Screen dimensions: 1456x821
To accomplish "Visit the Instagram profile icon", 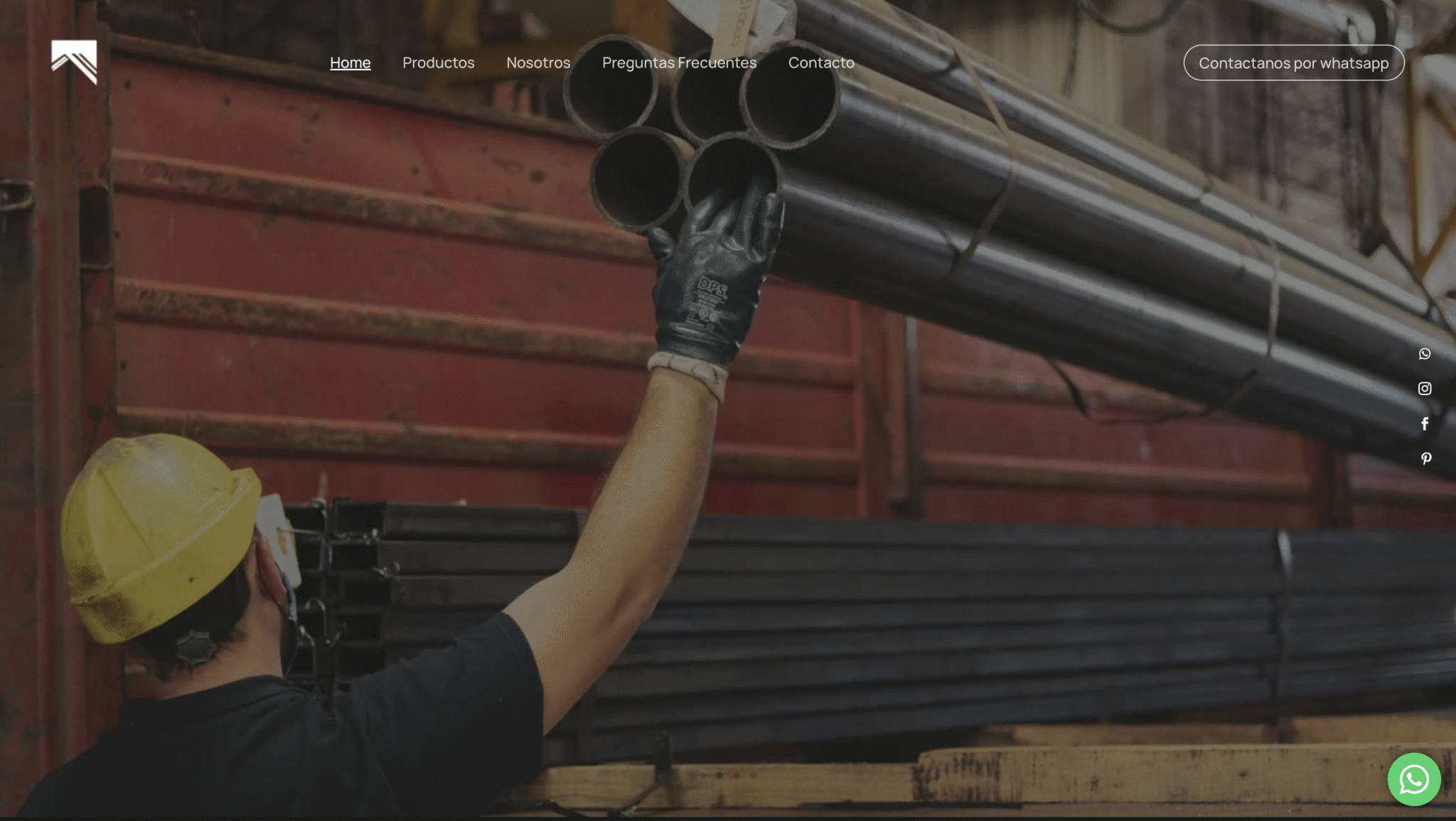I will [x=1425, y=389].
